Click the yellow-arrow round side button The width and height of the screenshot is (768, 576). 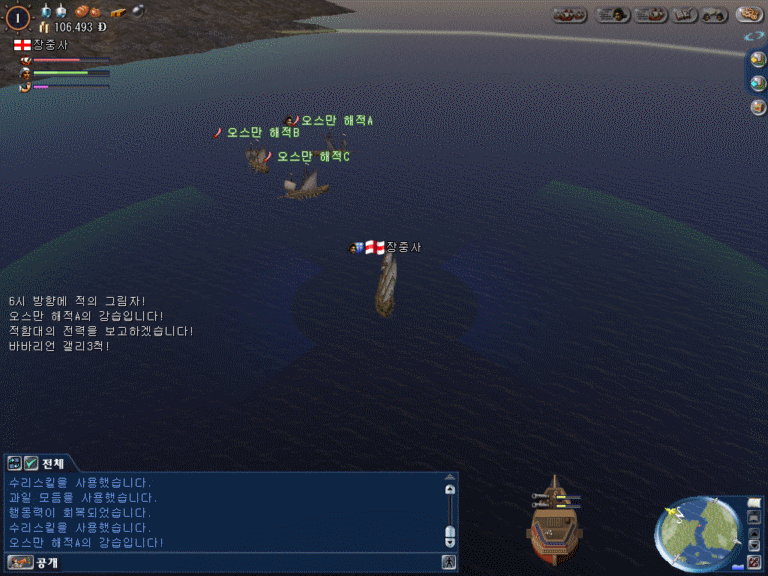pyautogui.click(x=757, y=59)
